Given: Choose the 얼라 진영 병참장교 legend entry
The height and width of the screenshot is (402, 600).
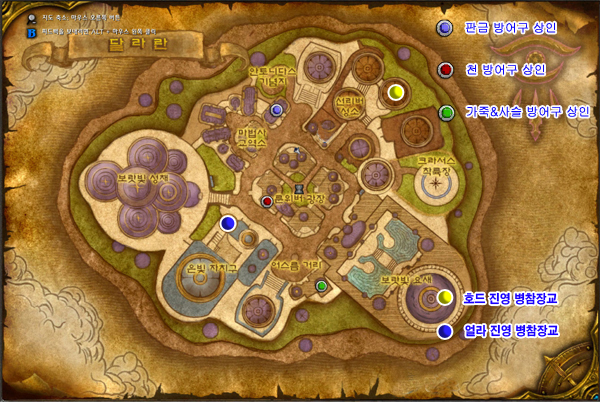Looking at the screenshot, I should tap(509, 330).
